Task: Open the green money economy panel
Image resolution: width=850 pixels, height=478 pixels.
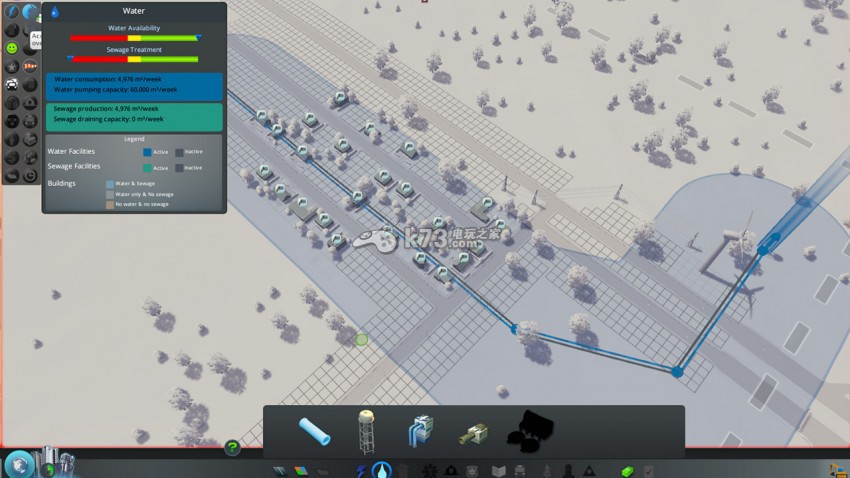Action: coord(627,470)
